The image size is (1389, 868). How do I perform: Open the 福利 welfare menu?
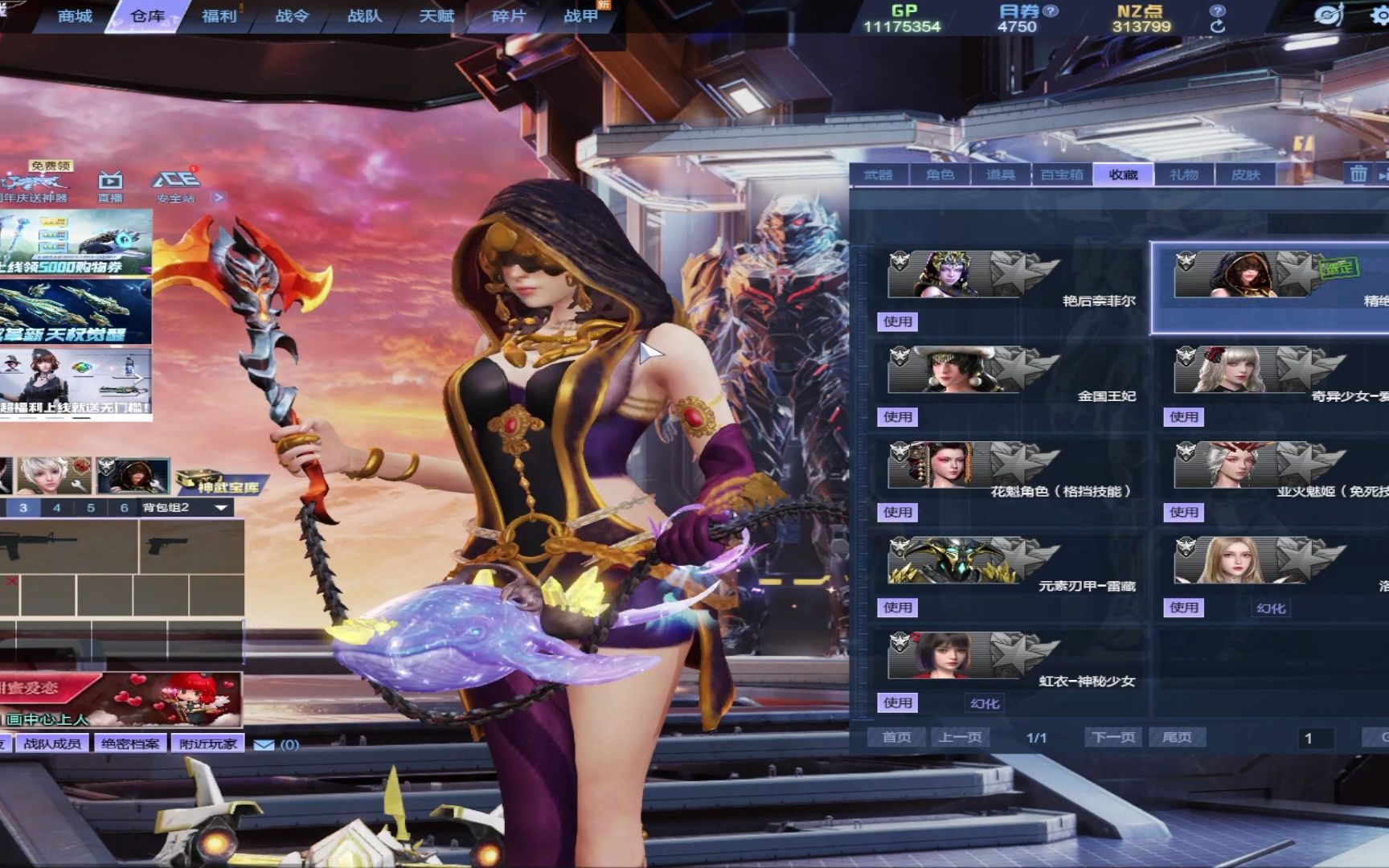coord(219,16)
